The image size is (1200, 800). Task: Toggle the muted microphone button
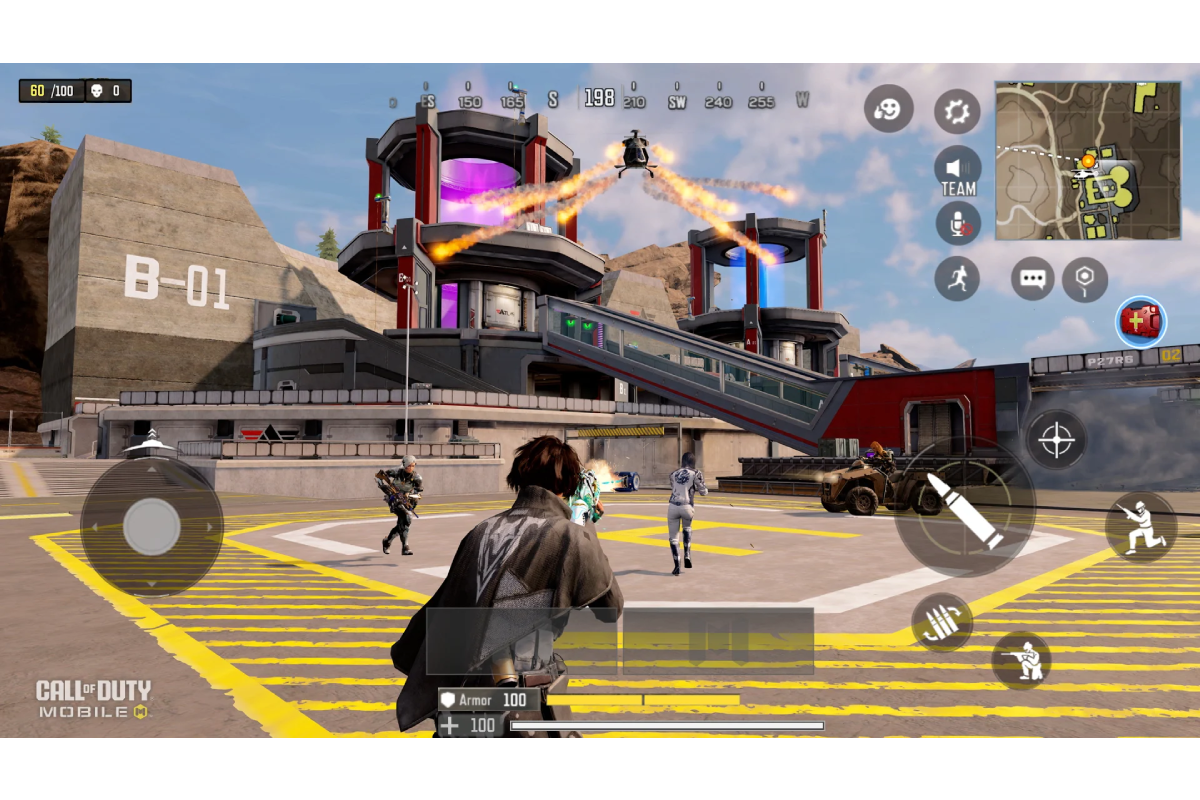click(x=957, y=224)
